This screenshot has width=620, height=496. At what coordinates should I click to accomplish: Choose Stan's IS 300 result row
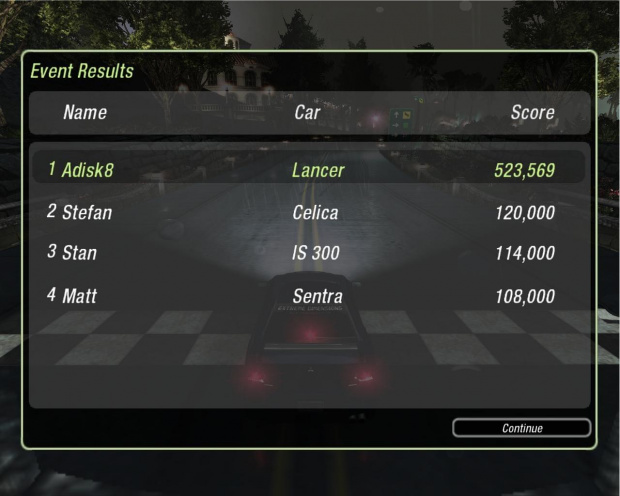point(309,253)
